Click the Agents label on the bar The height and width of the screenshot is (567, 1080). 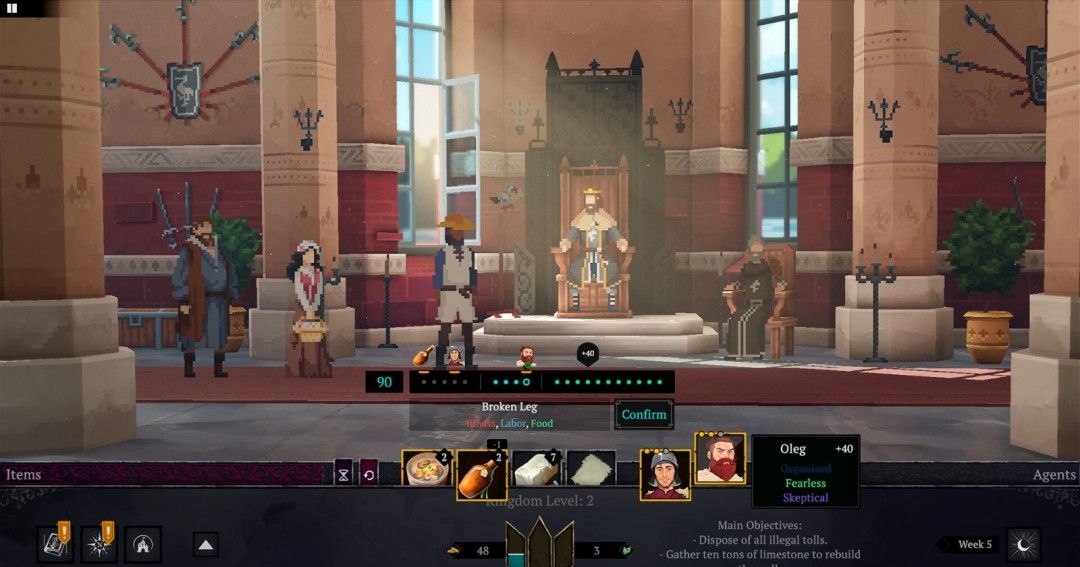pyautogui.click(x=1054, y=475)
